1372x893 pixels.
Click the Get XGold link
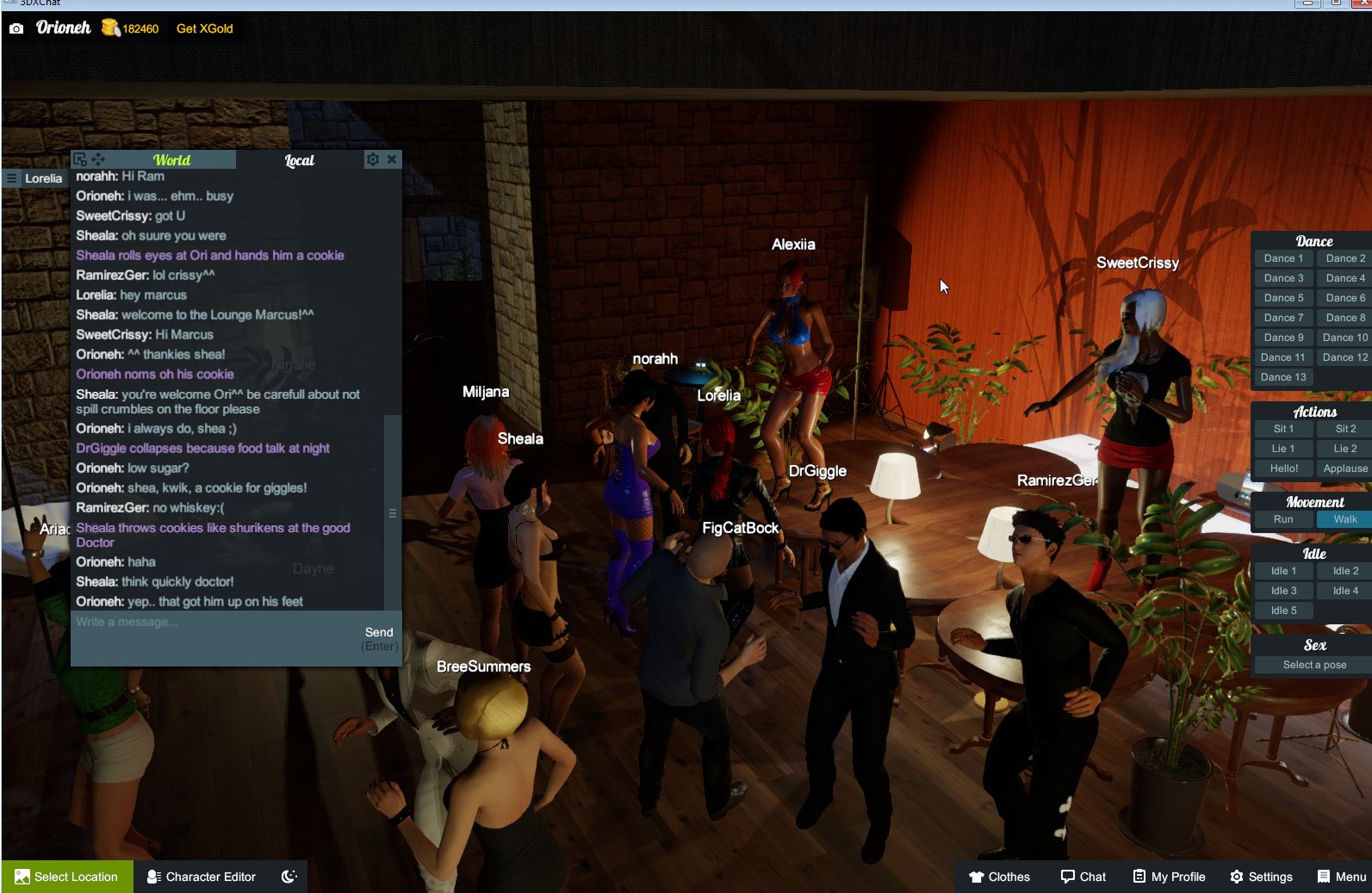pos(206,28)
